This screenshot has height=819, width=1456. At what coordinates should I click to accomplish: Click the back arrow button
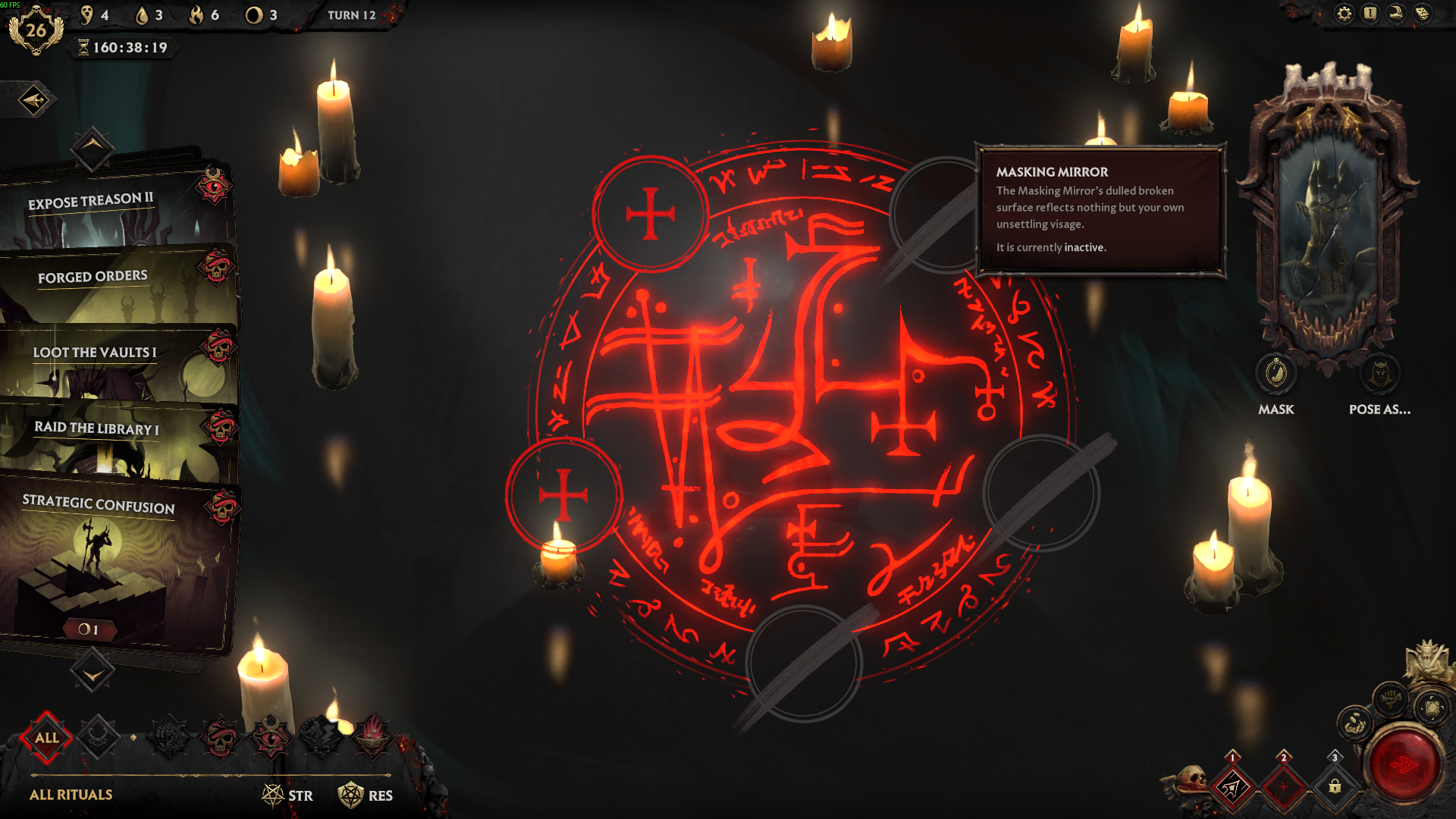[33, 100]
